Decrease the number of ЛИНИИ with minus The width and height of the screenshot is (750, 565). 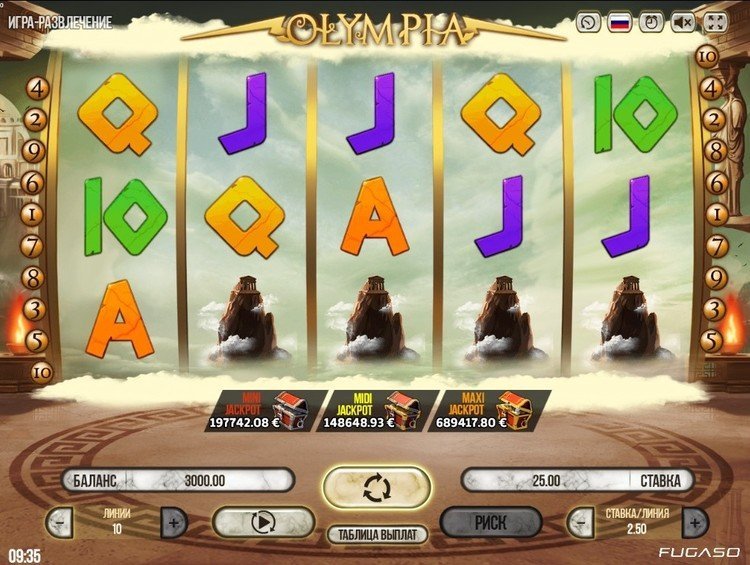[59, 521]
